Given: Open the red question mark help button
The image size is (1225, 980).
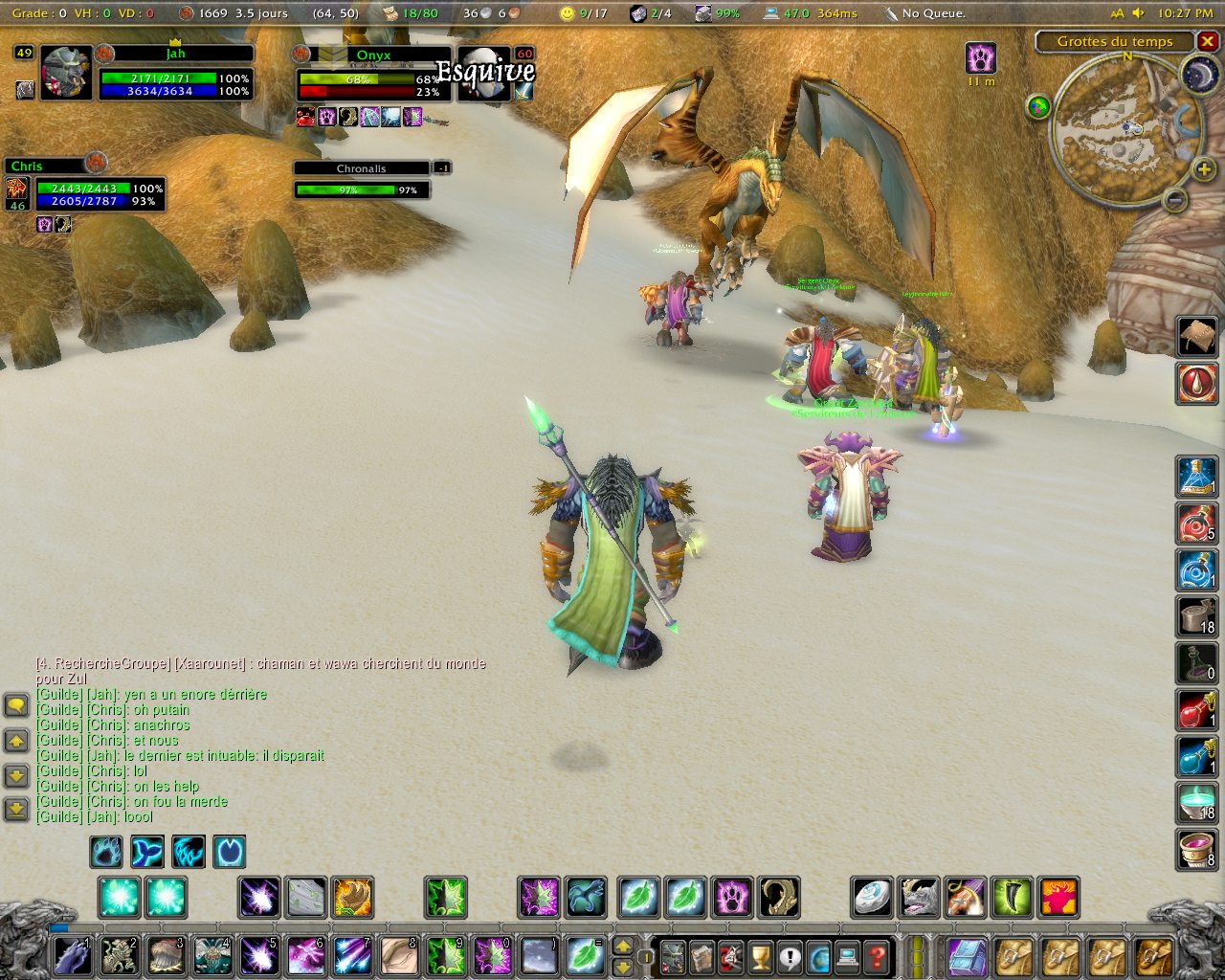Looking at the screenshot, I should [x=876, y=955].
